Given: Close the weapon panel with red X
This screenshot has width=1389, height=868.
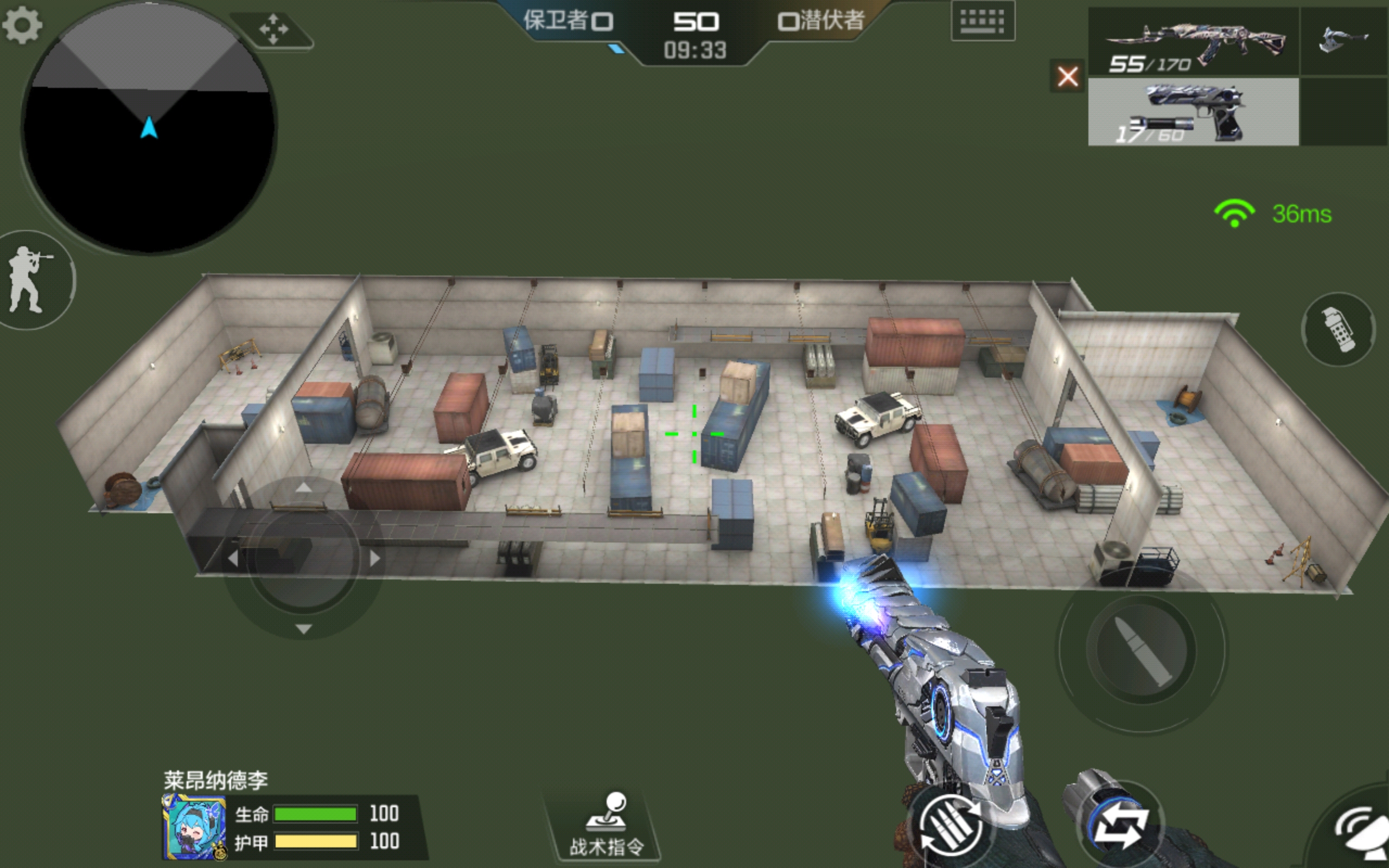Looking at the screenshot, I should coord(1067,76).
